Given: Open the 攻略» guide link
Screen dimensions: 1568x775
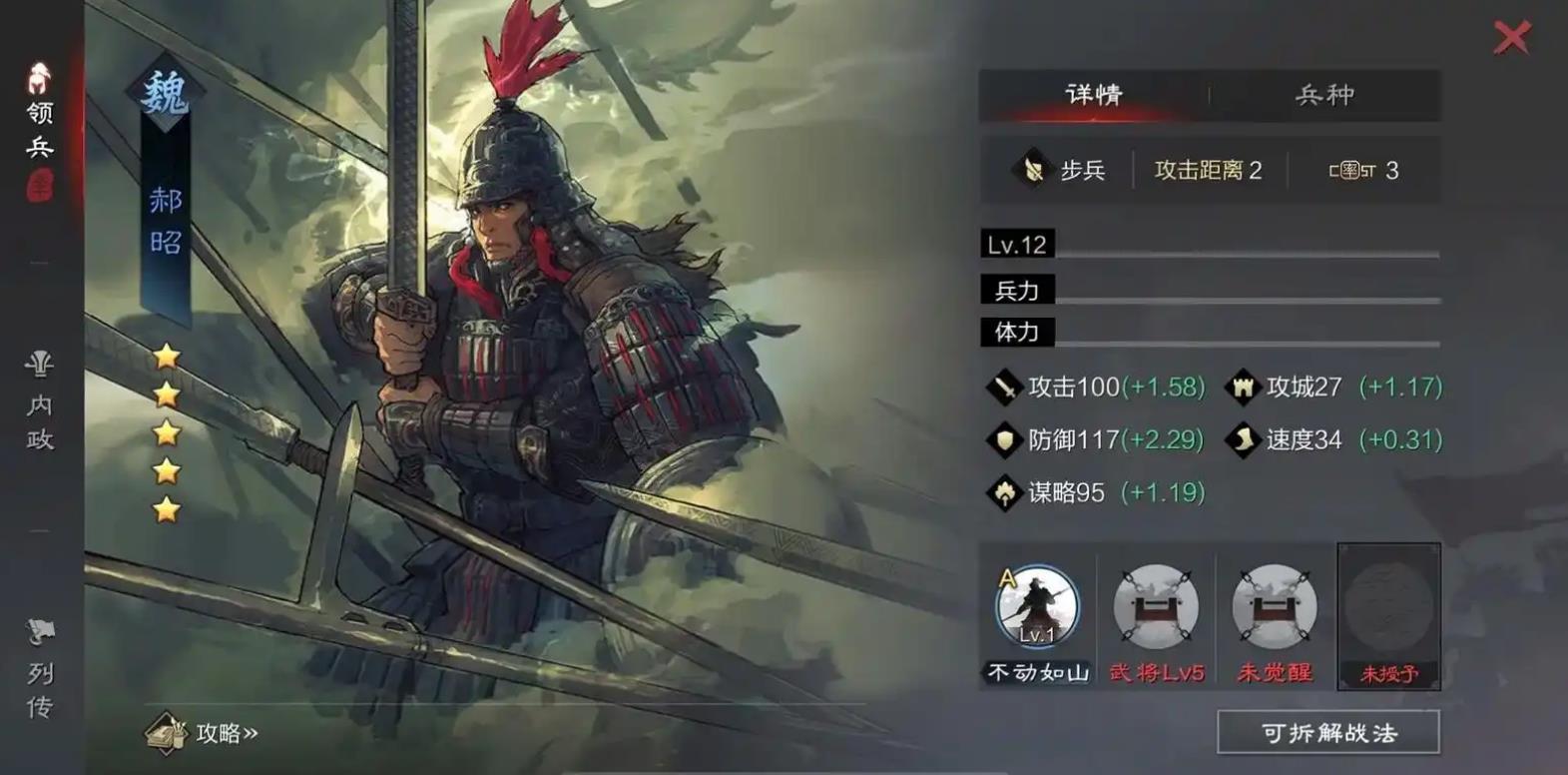Looking at the screenshot, I should [225, 733].
